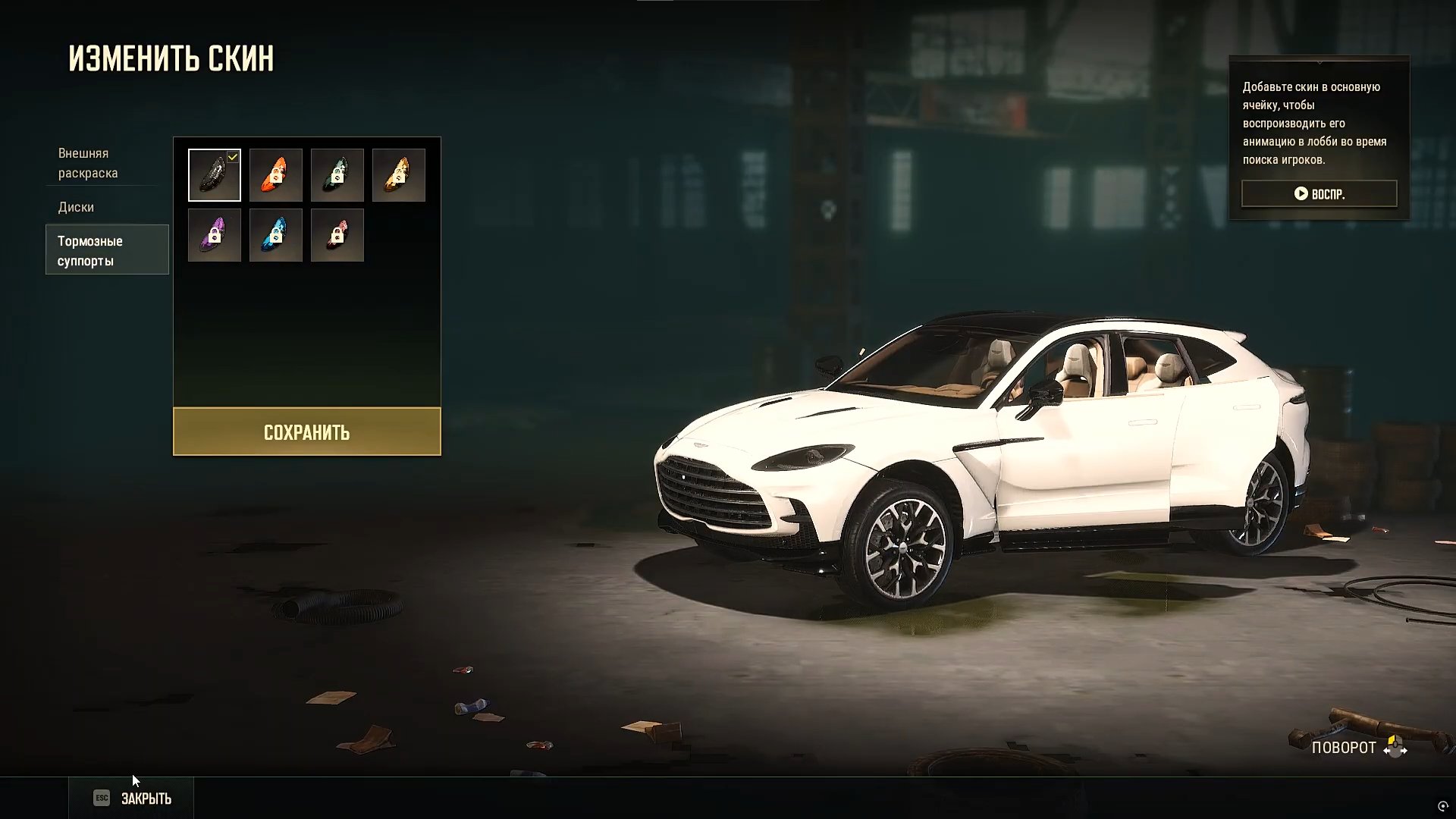This screenshot has height=819, width=1456.
Task: Choose the locked pink caliper skin
Action: 337,236
